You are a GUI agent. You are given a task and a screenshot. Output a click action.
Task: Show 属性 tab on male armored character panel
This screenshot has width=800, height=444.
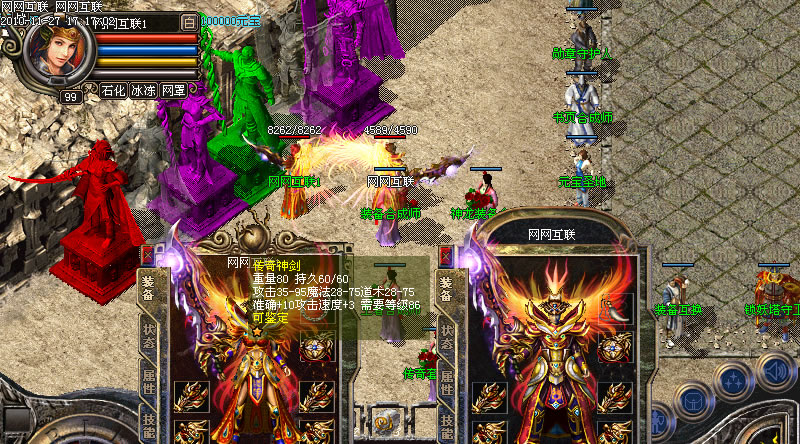point(447,382)
